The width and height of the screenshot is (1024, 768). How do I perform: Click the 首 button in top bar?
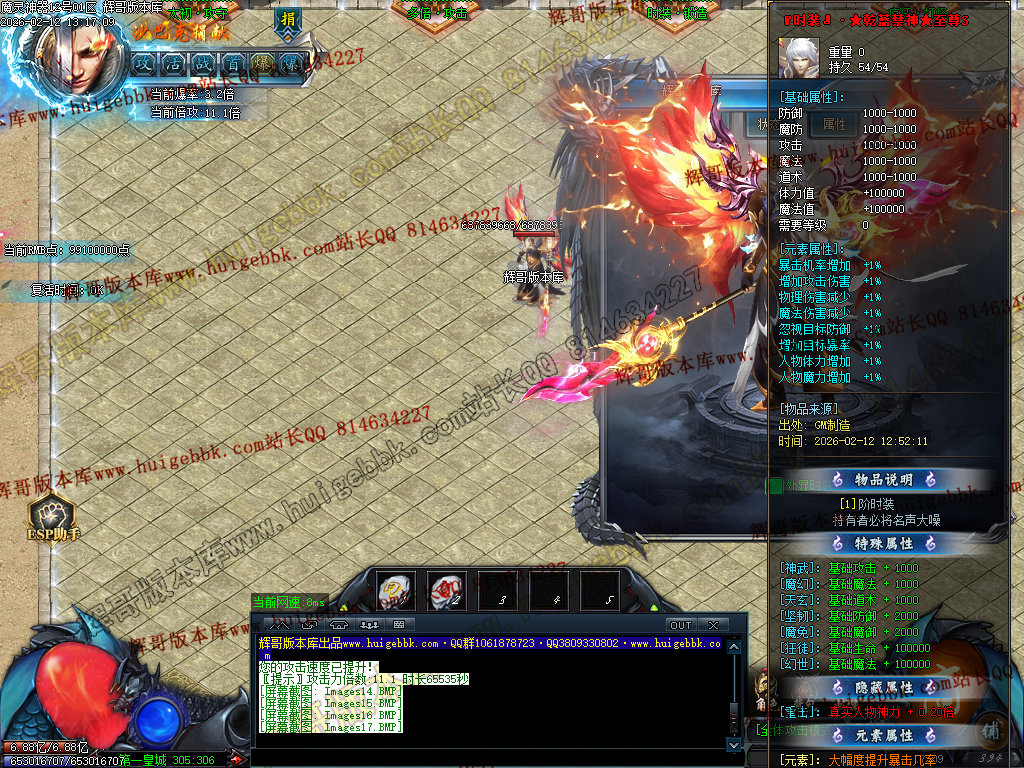click(233, 62)
